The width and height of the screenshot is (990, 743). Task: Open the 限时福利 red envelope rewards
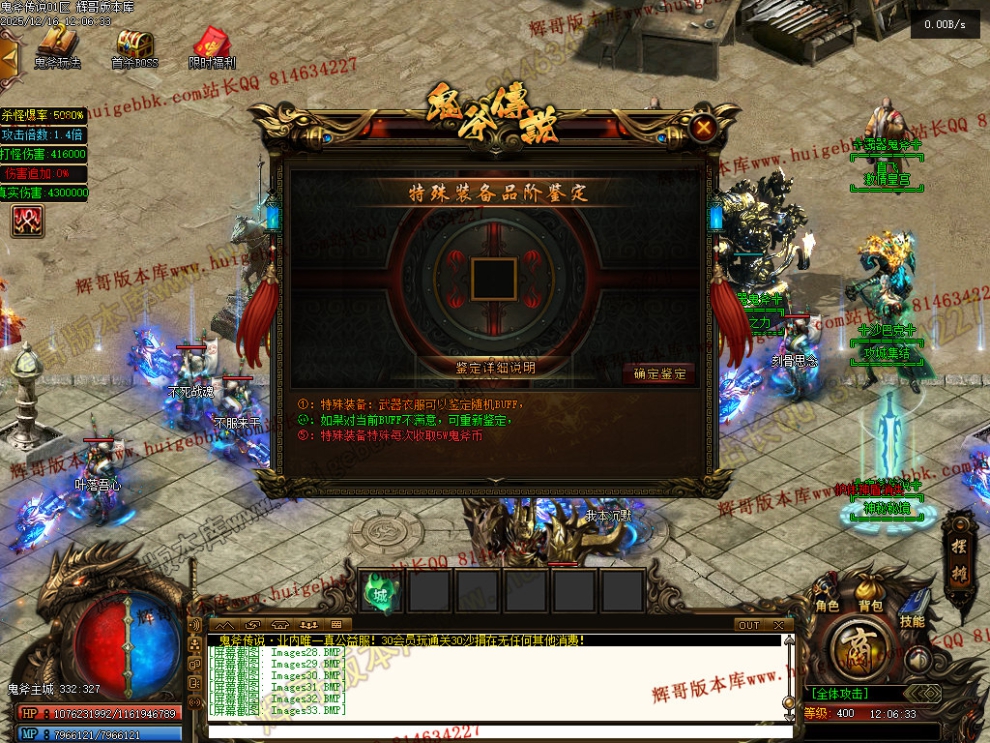pyautogui.click(x=212, y=48)
